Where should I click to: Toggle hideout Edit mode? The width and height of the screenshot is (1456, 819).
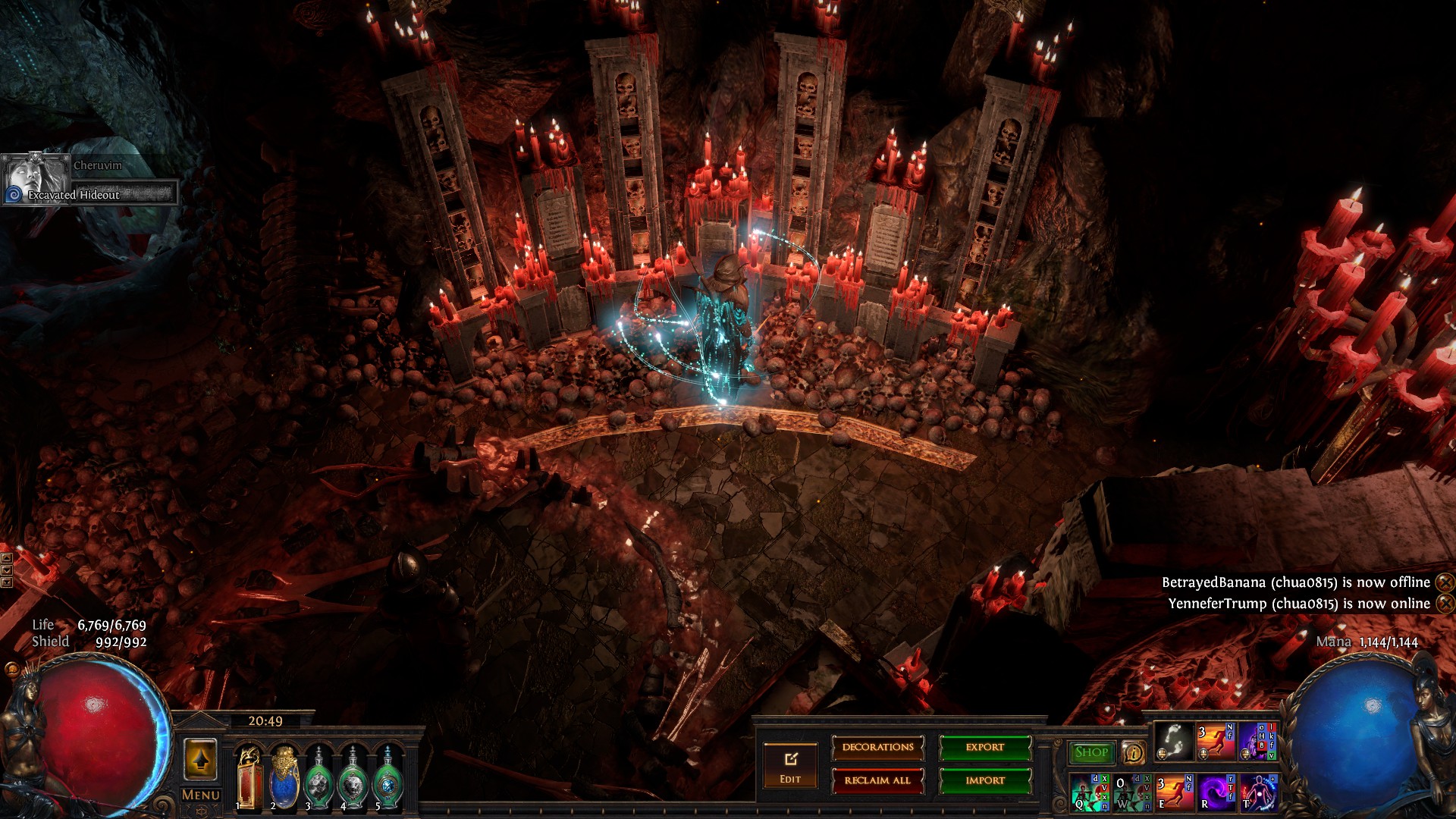790,766
